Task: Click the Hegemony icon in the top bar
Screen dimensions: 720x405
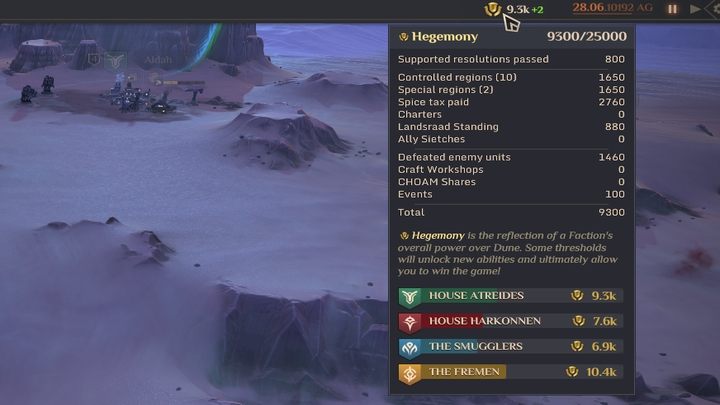Action: 492,9
